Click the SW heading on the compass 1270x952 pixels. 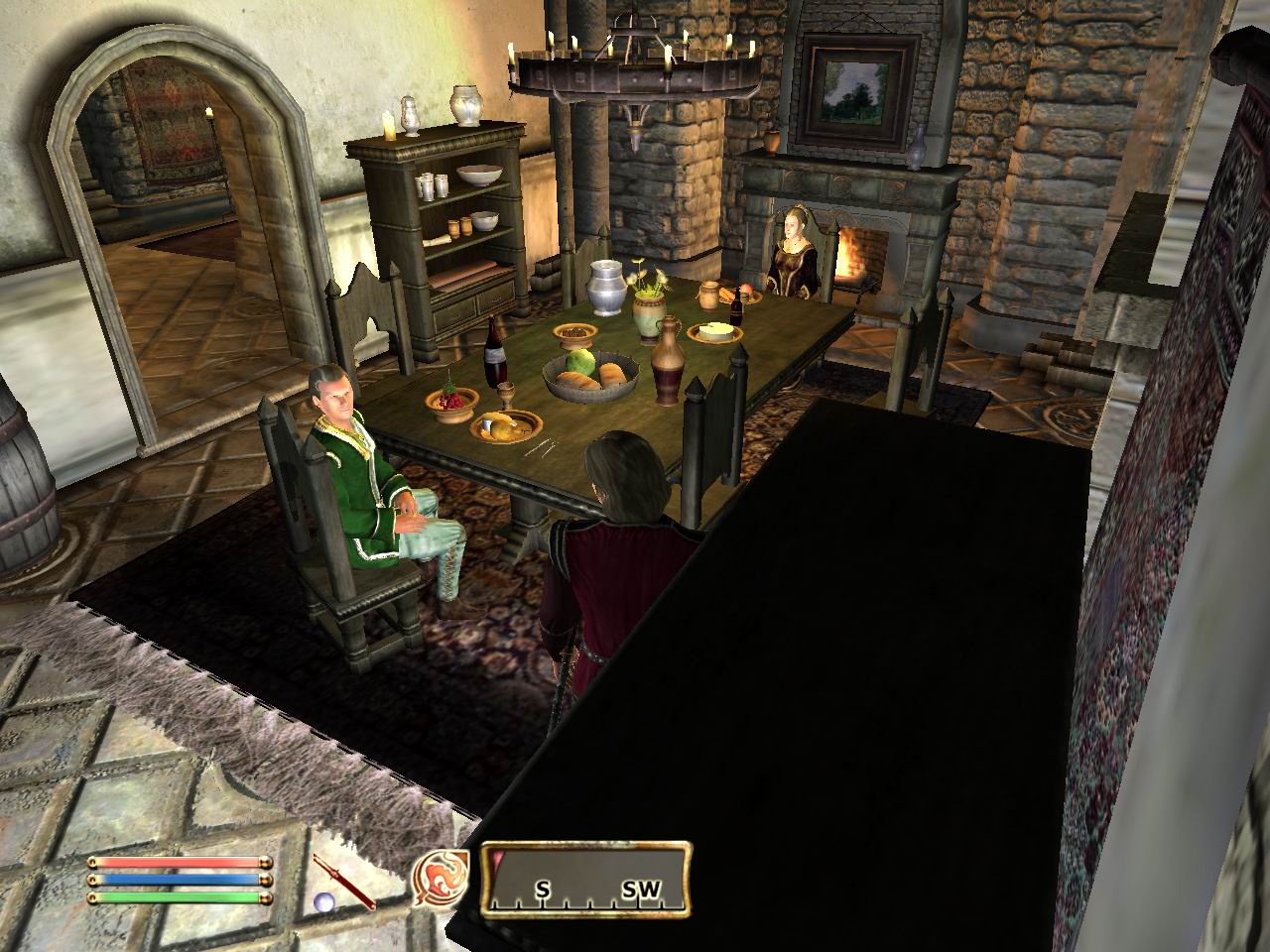tap(641, 890)
